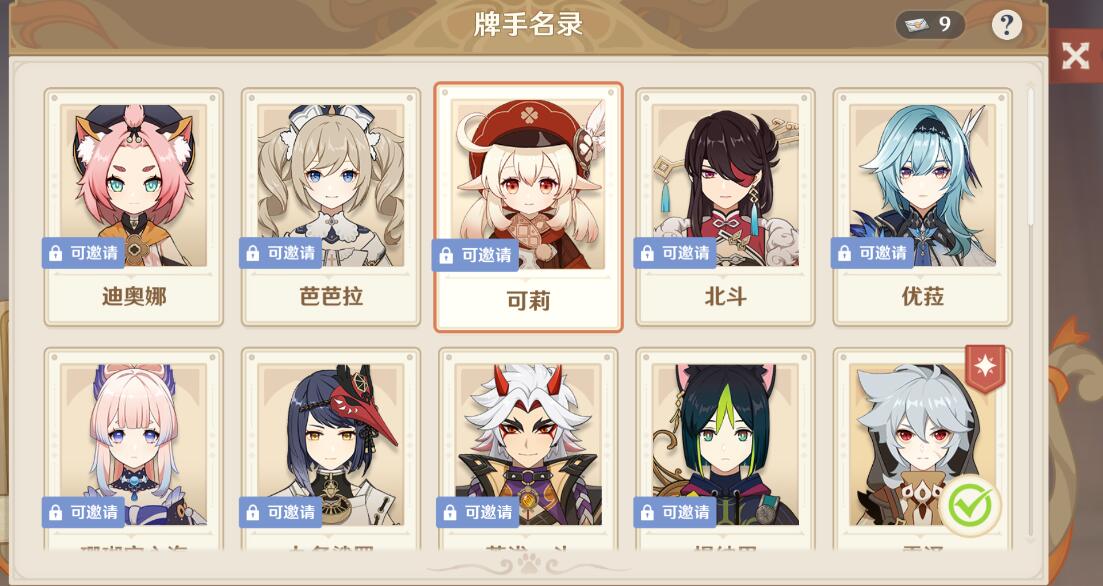Click the roster list scrollbar
Screen dimensions: 1103x586
click(1032, 160)
